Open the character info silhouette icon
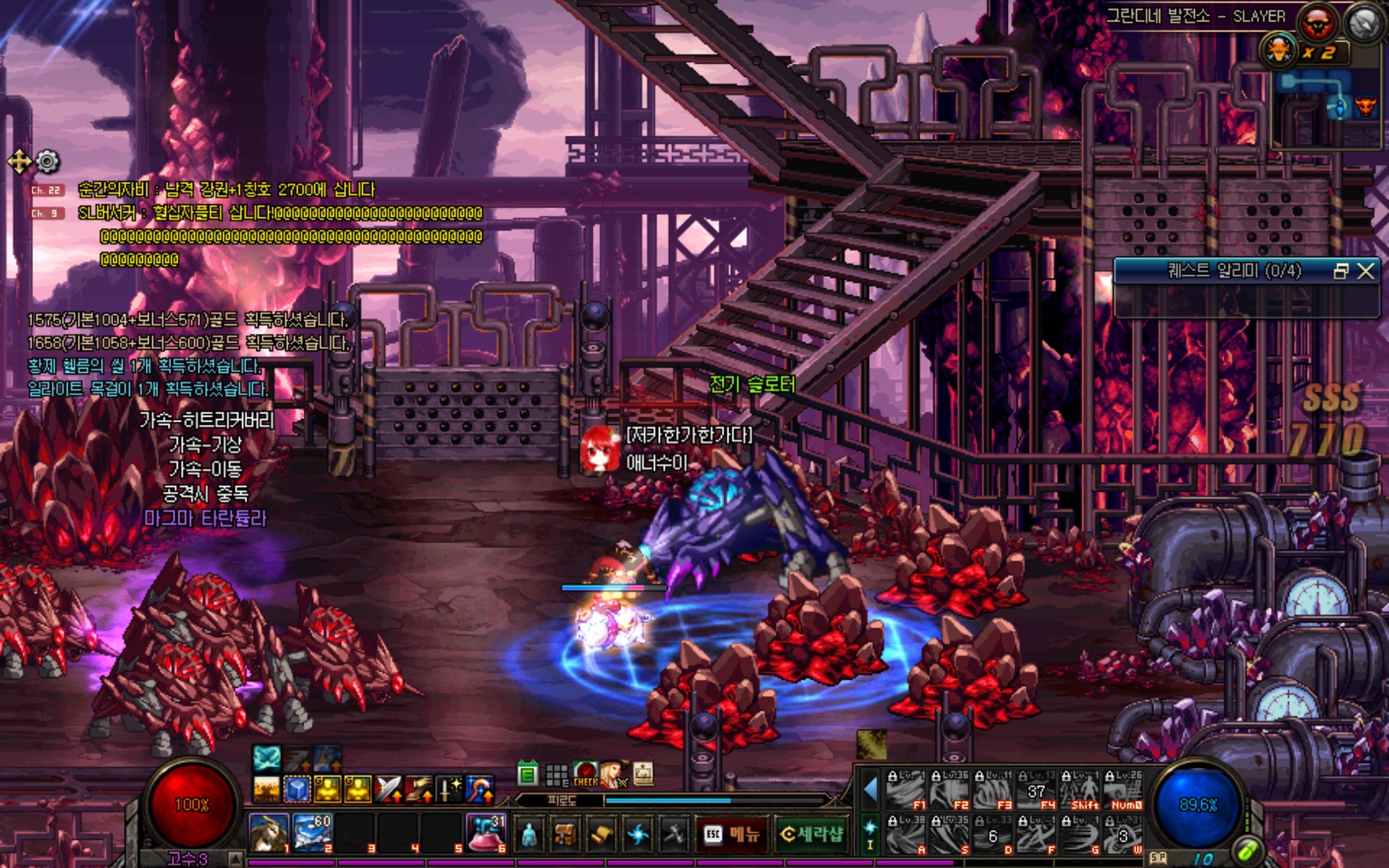 529,835
